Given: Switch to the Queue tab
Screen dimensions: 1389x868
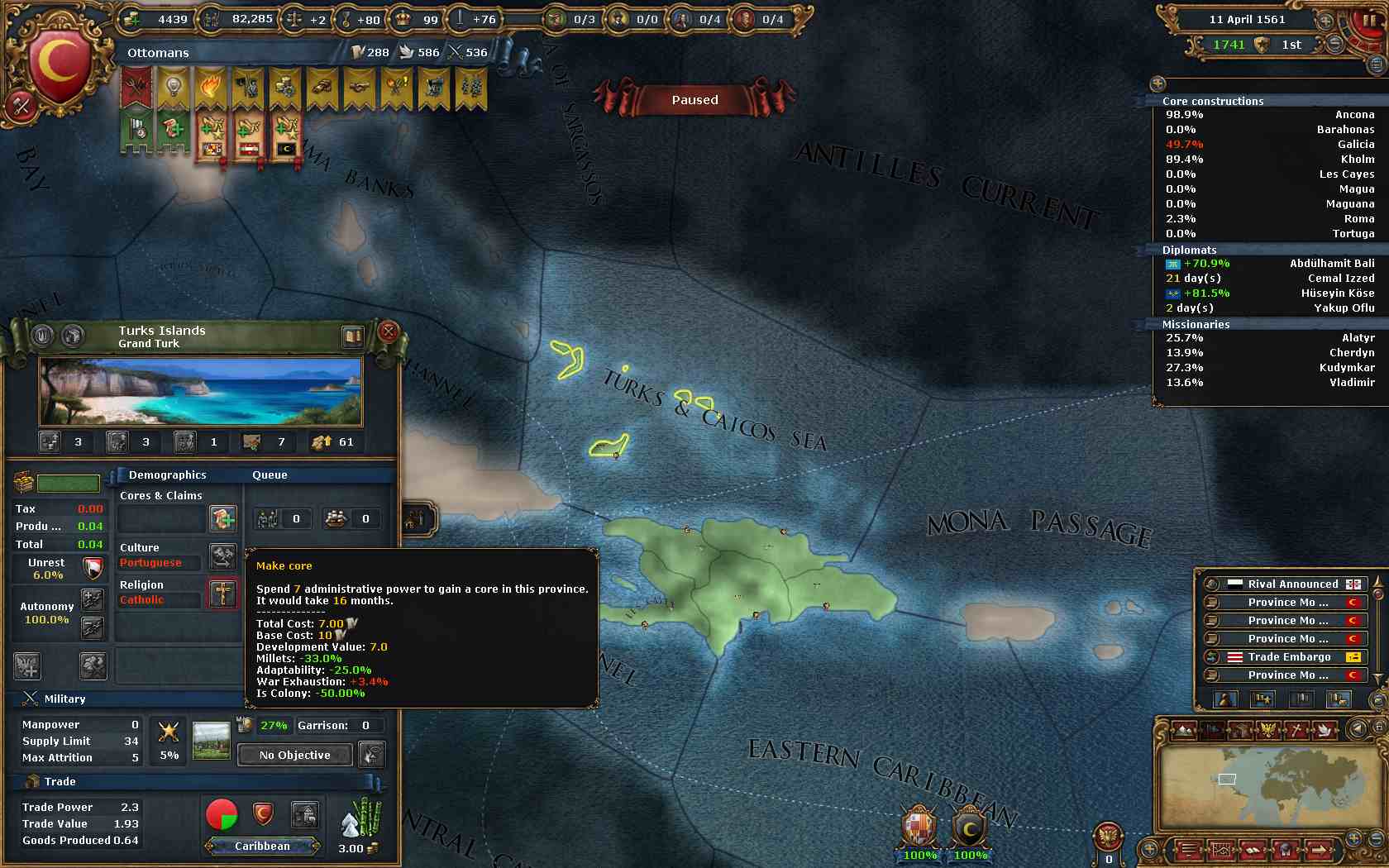Looking at the screenshot, I should [x=270, y=475].
